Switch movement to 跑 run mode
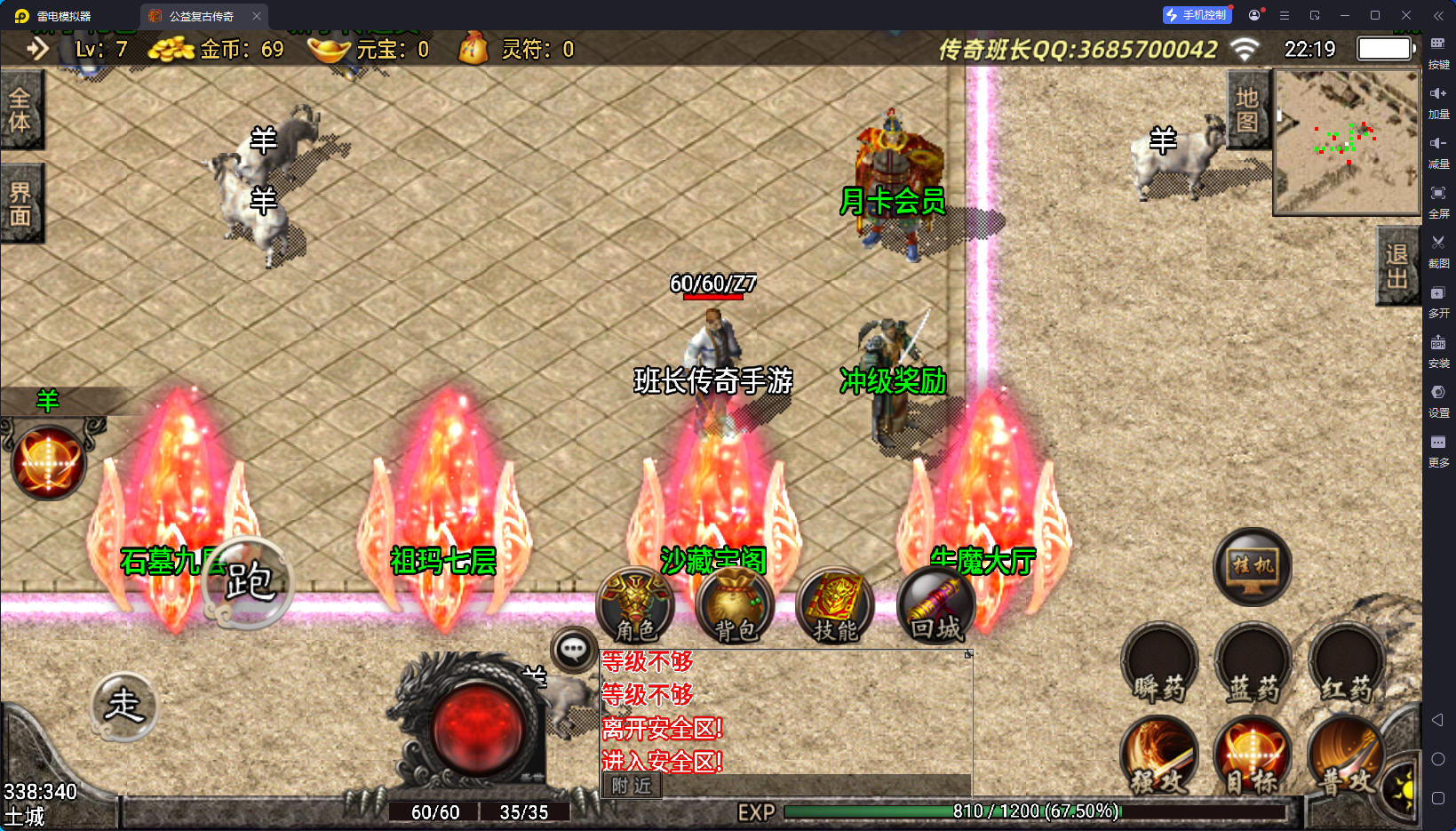 click(248, 583)
